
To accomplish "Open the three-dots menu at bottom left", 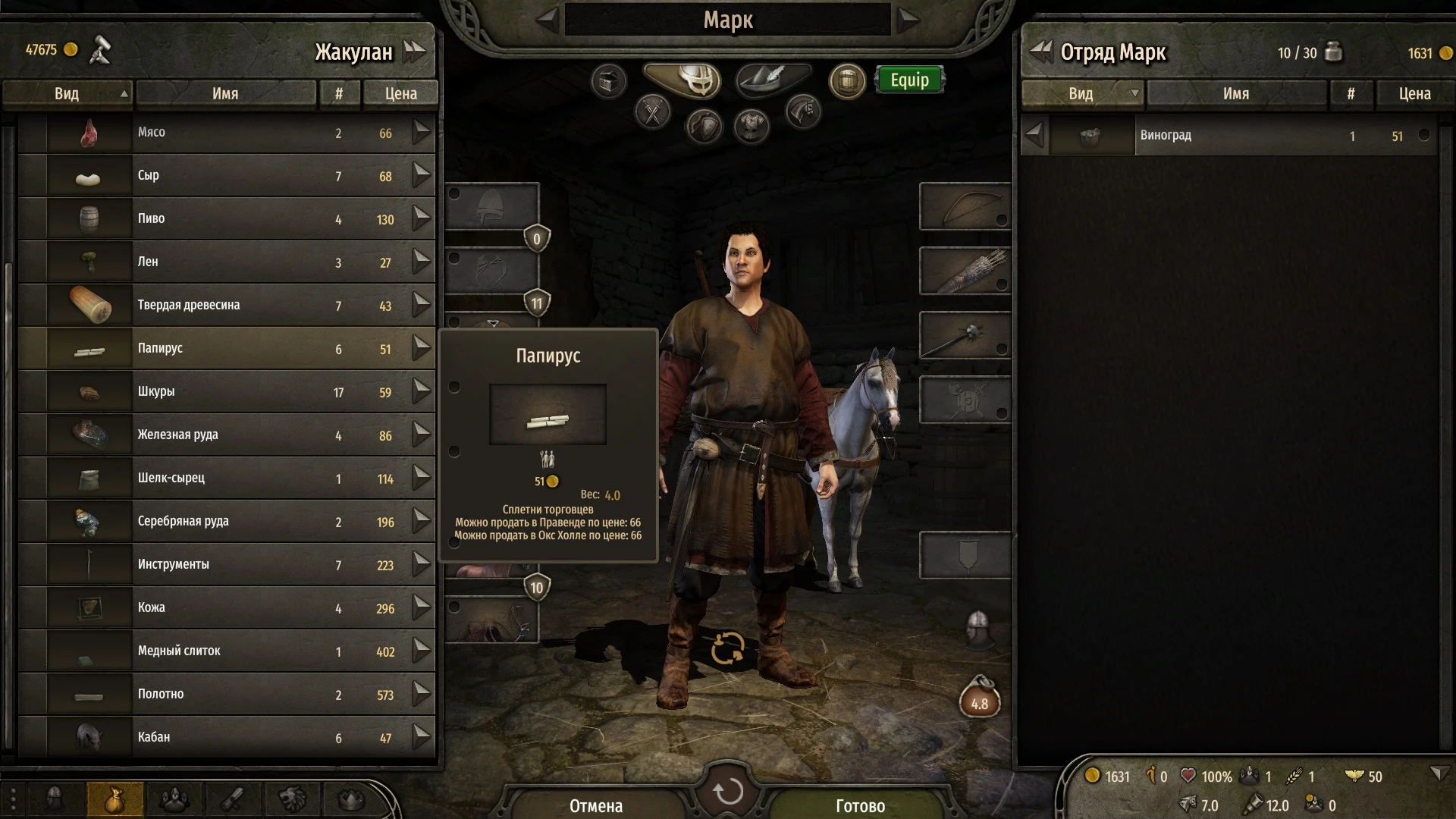I will point(13,797).
